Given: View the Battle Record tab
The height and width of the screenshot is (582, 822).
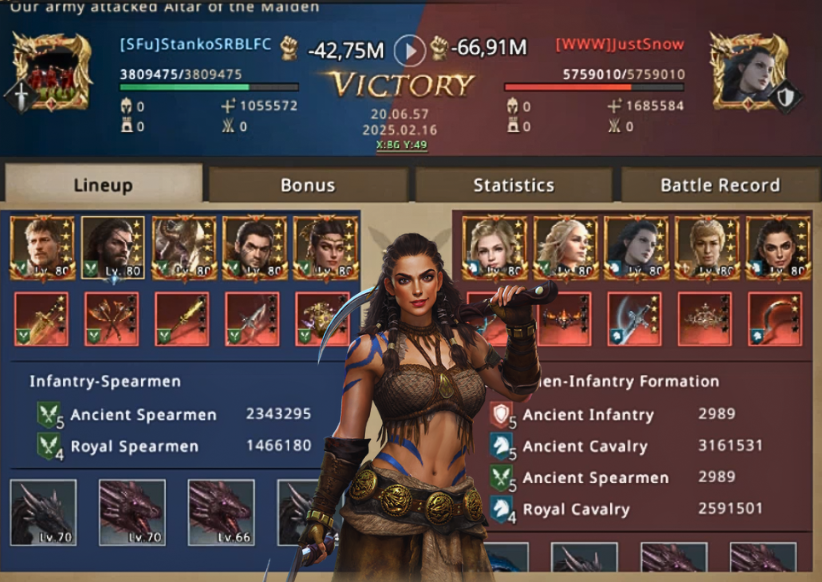Looking at the screenshot, I should pos(720,185).
